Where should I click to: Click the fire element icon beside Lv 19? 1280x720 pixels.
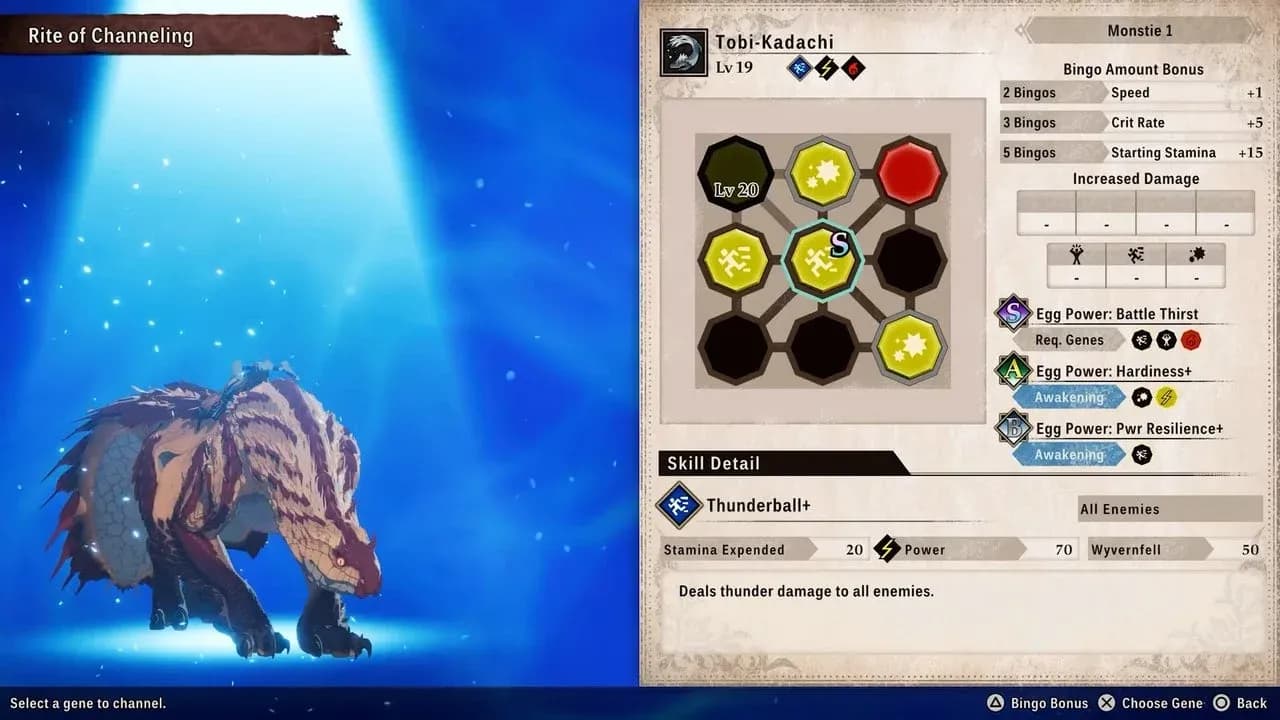[x=853, y=68]
